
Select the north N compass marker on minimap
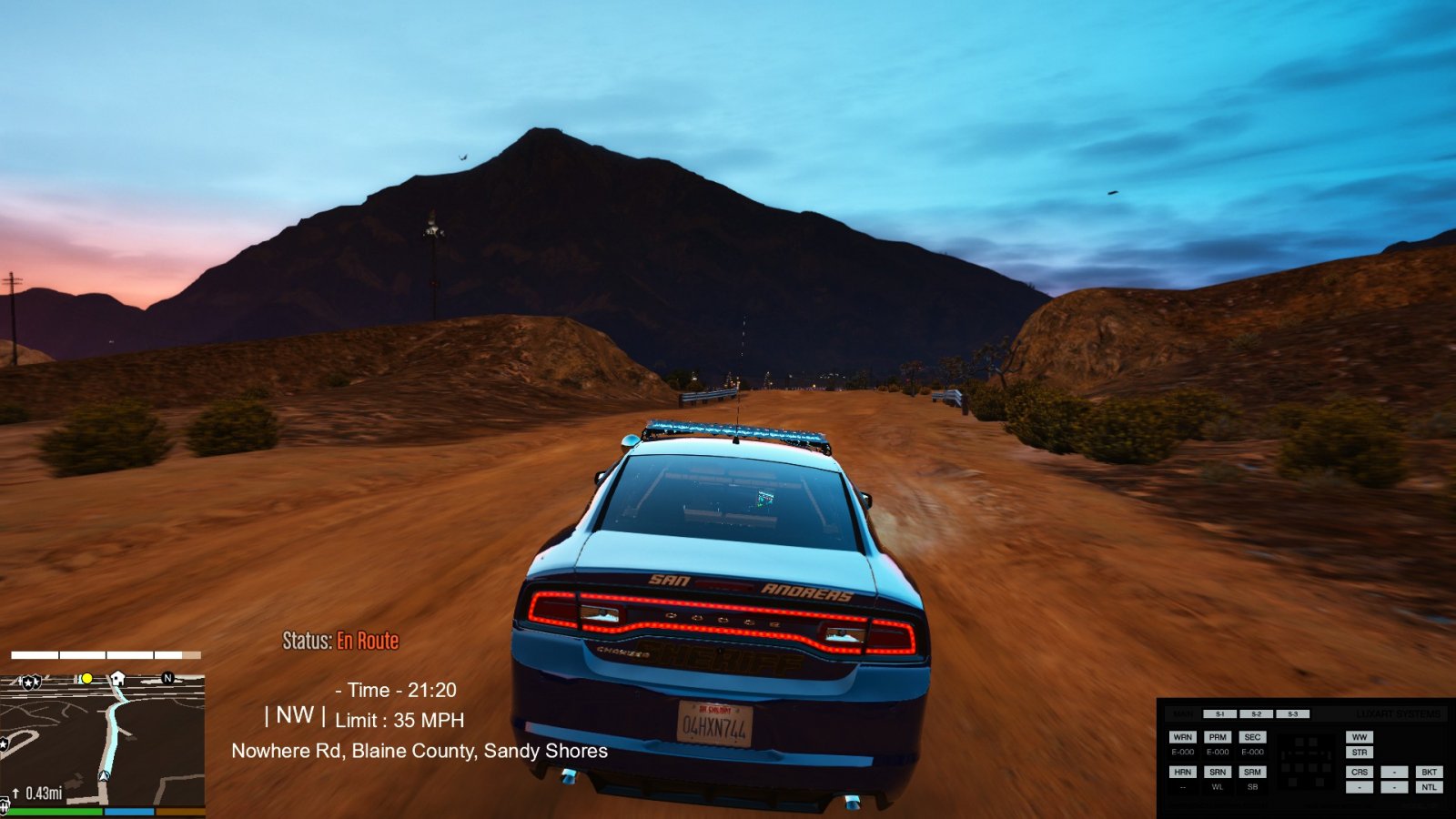click(x=167, y=678)
